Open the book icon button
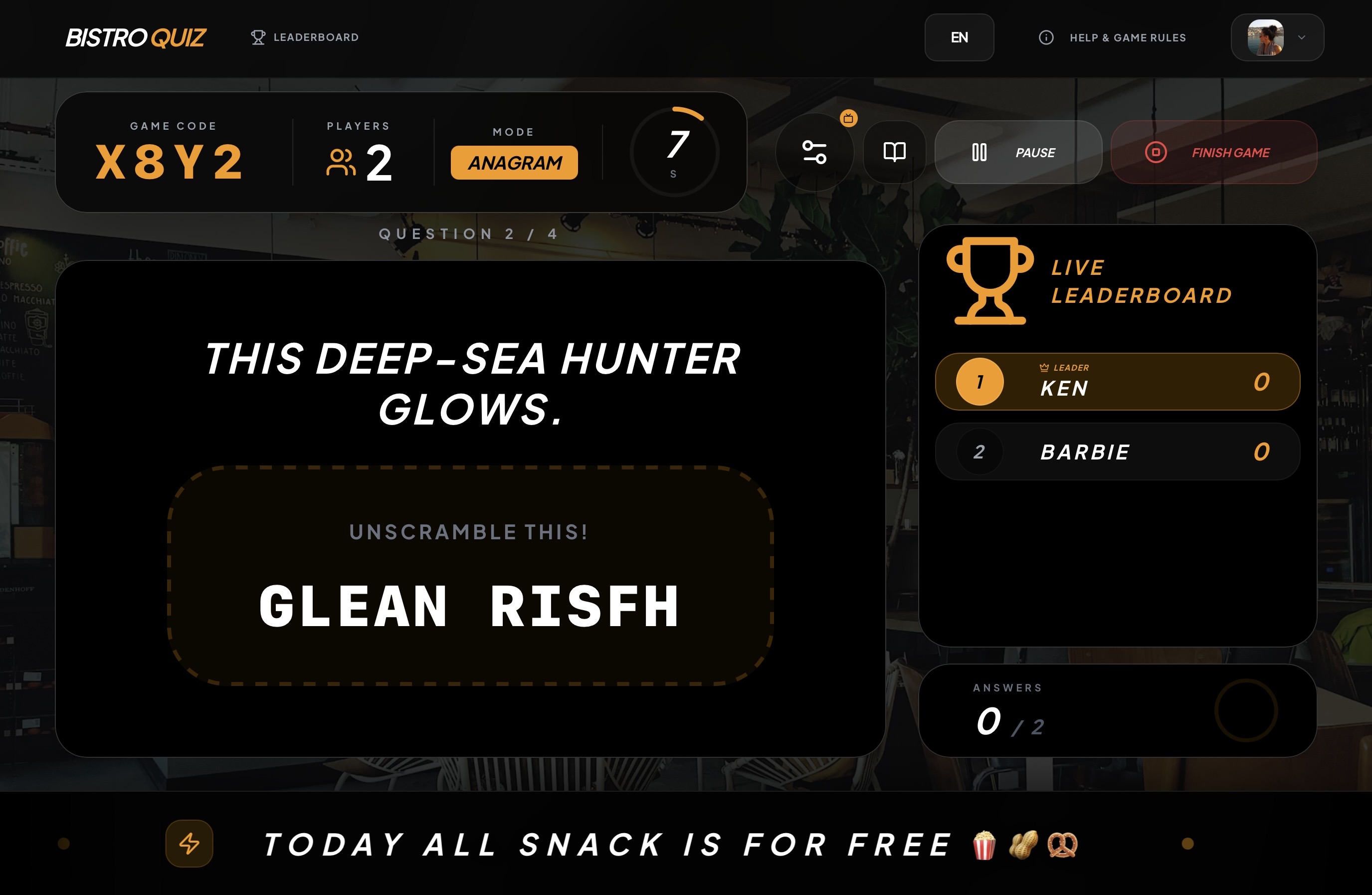Screen dimensions: 1372x895 [x=894, y=152]
